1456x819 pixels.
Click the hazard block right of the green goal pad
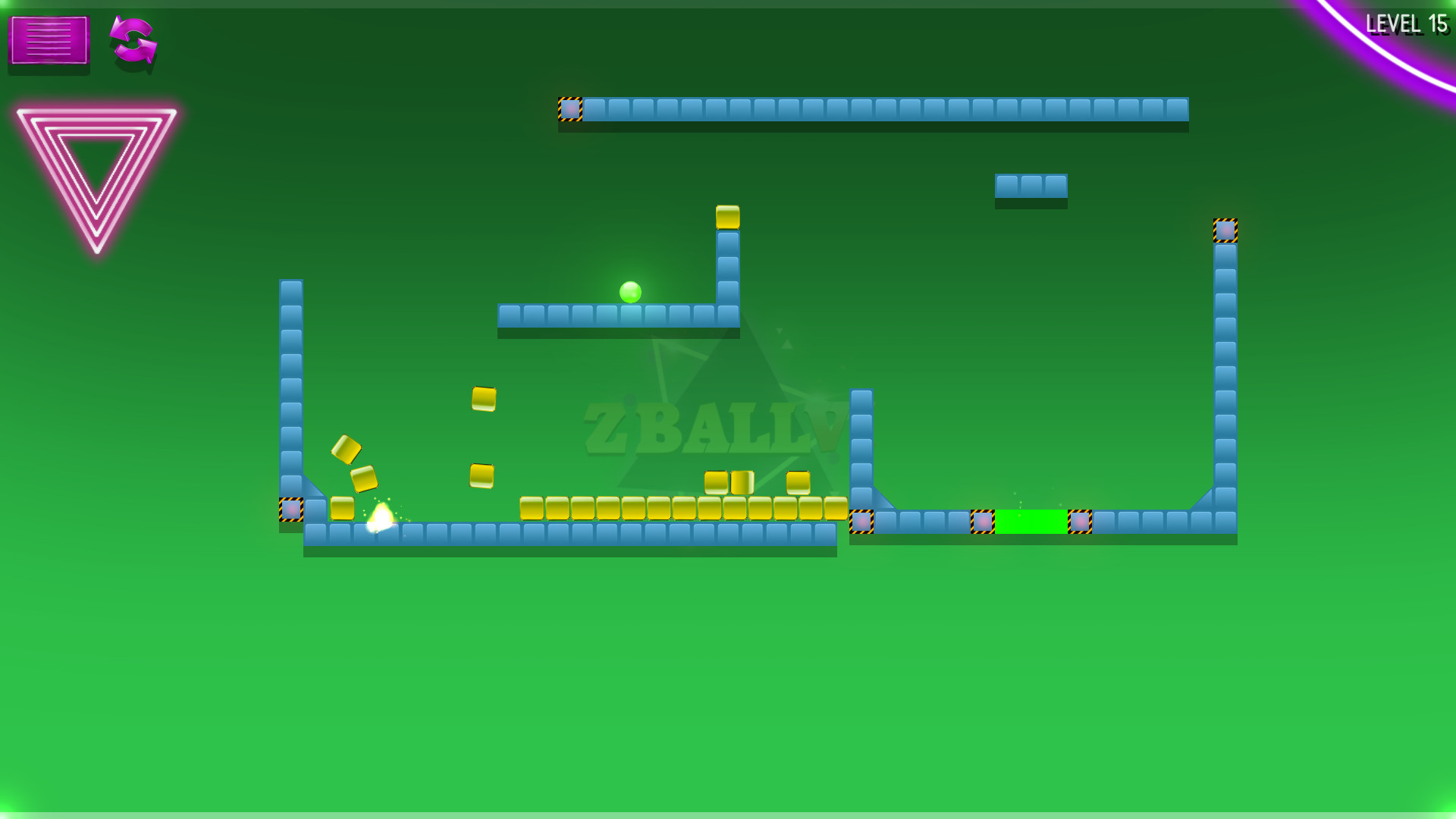point(1080,522)
